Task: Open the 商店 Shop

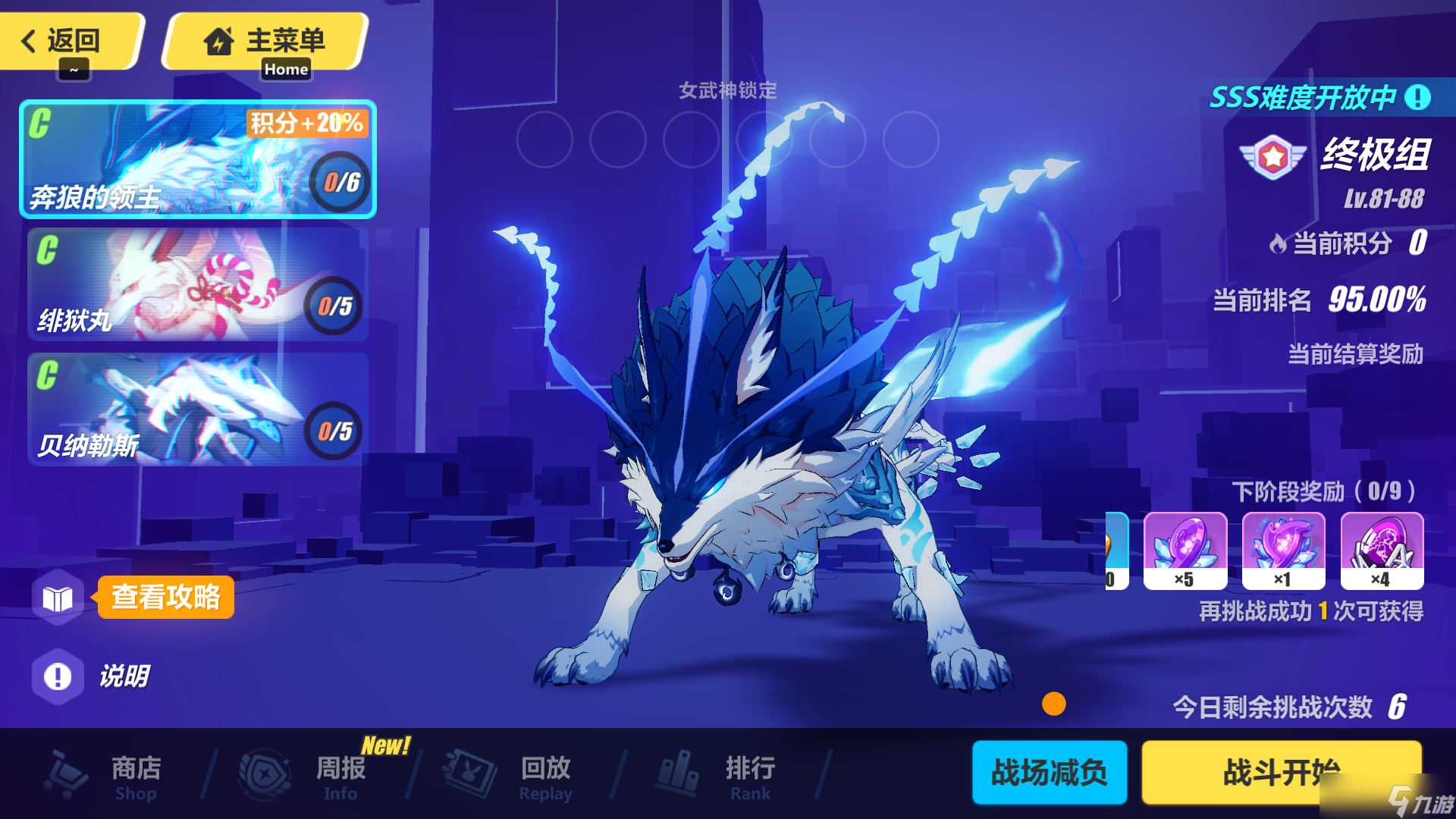Action: click(106, 775)
